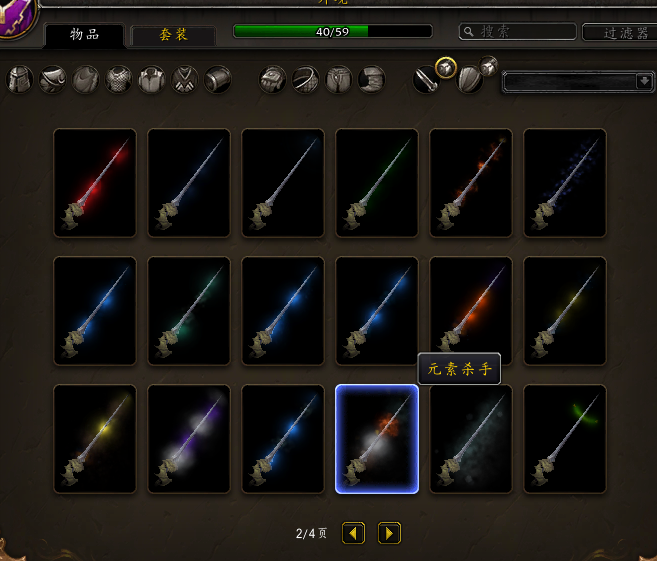
Task: Choose the green streak weapon illusion
Action: [377, 183]
